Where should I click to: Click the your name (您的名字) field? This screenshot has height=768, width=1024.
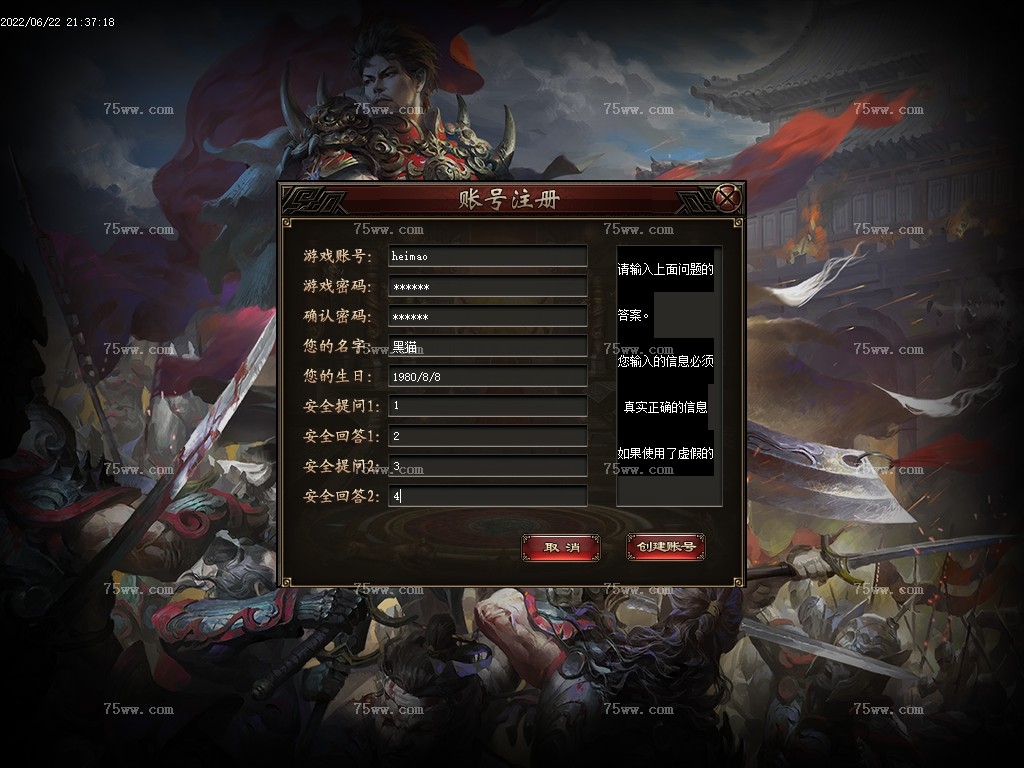(487, 346)
